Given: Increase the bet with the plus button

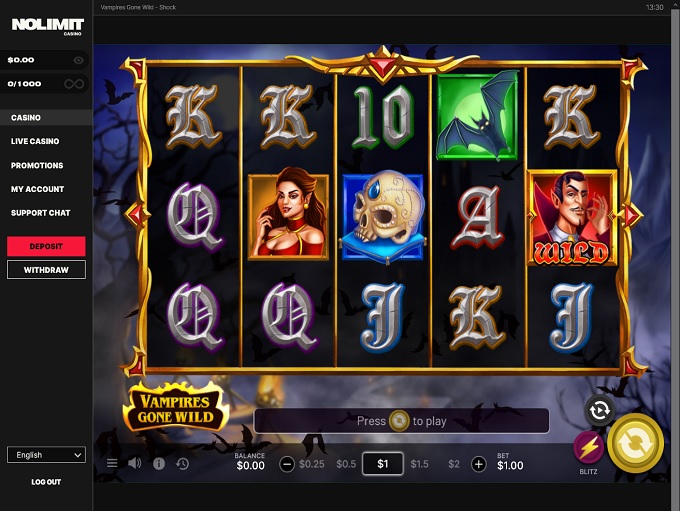Looking at the screenshot, I should coord(478,464).
